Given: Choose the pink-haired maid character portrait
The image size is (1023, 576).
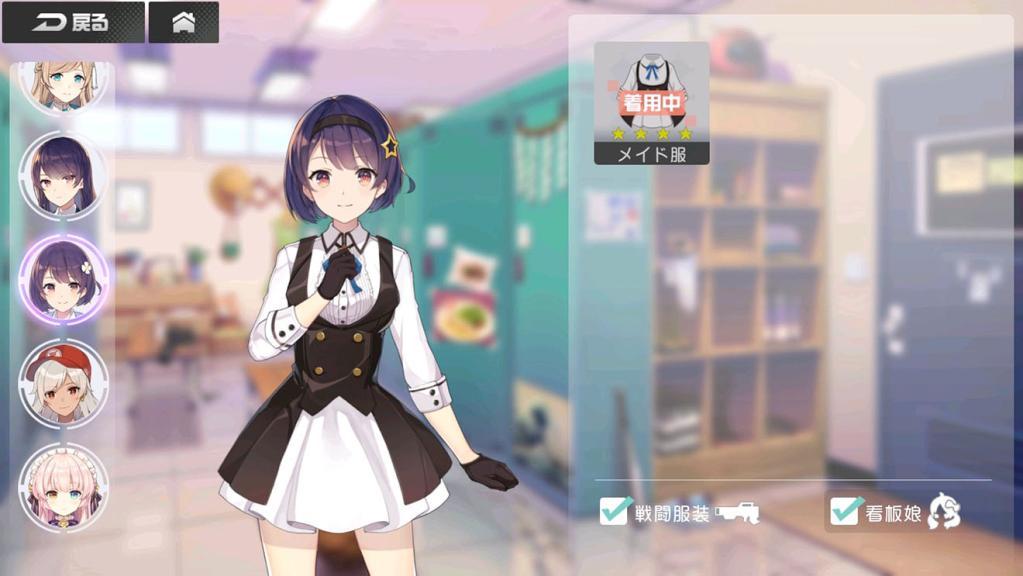Looking at the screenshot, I should (63, 487).
